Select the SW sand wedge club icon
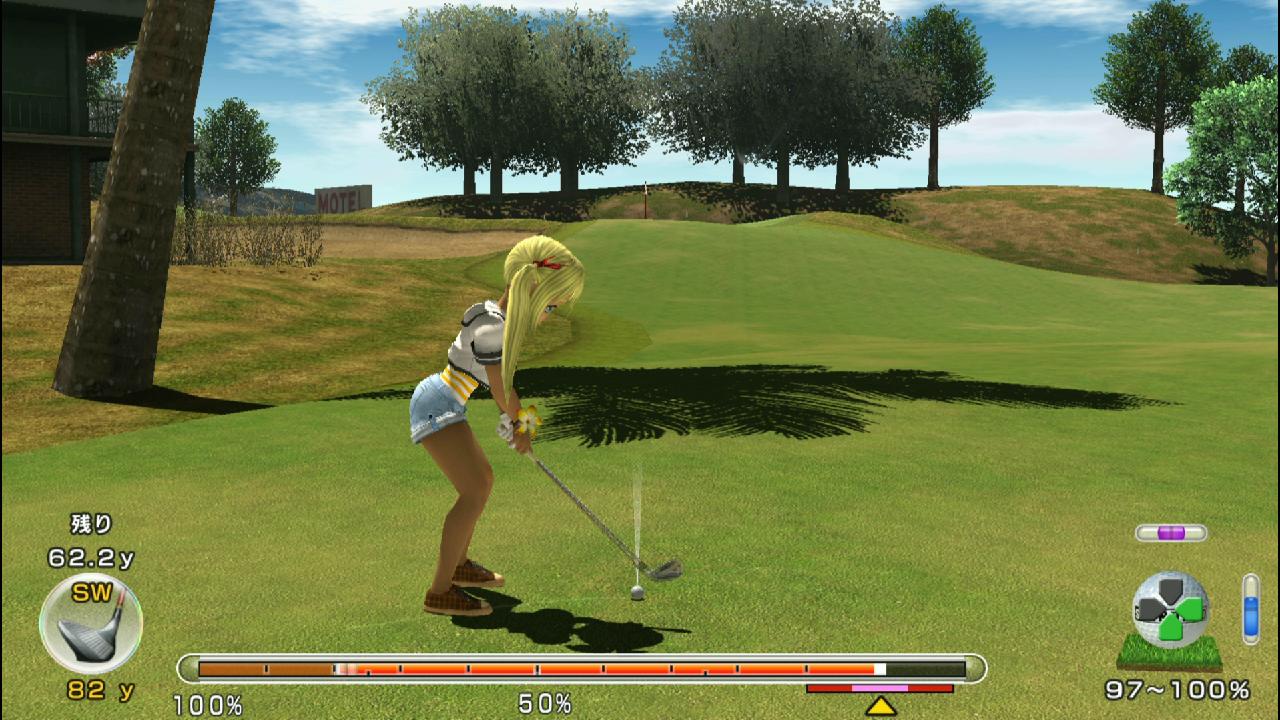Viewport: 1280px width, 720px height. (90, 624)
